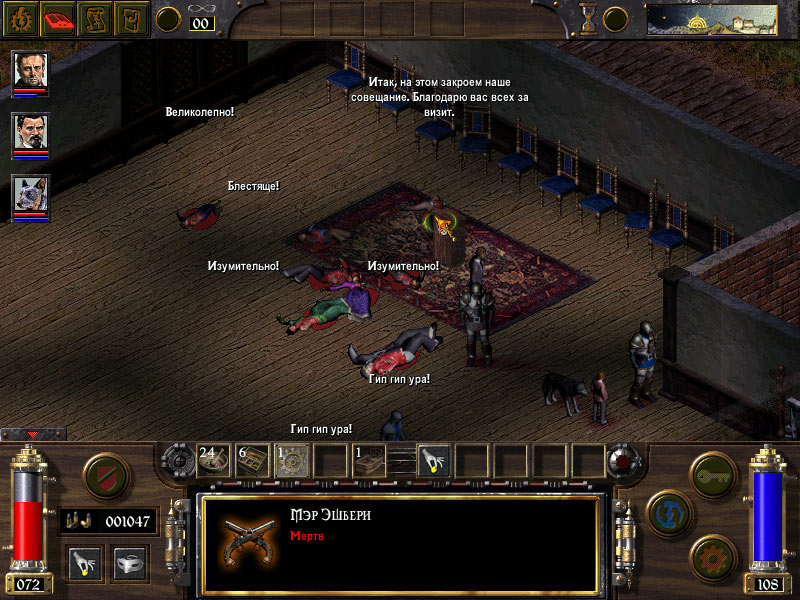This screenshot has height=600, width=800.
Task: Use the hotbar slot holding 24 items
Action: (214, 460)
